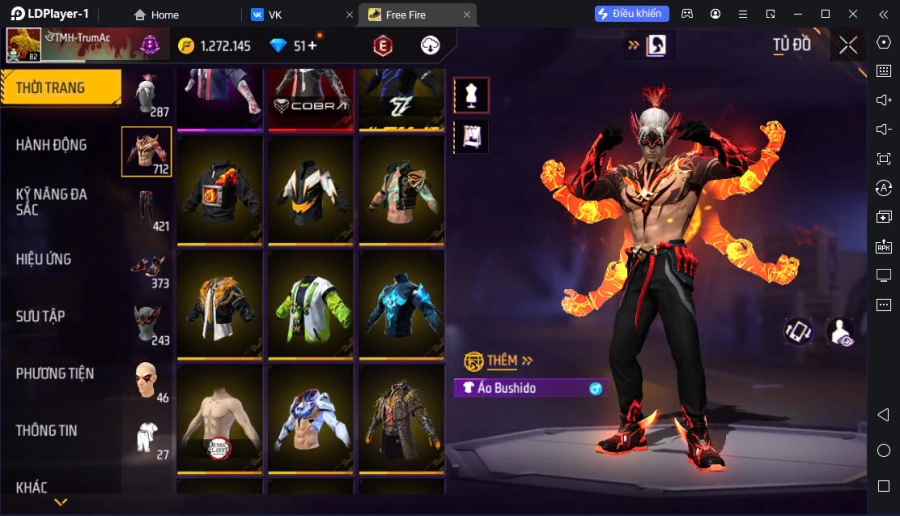
Task: Close the Tủ Đồ wardrobe screen
Action: coord(848,45)
